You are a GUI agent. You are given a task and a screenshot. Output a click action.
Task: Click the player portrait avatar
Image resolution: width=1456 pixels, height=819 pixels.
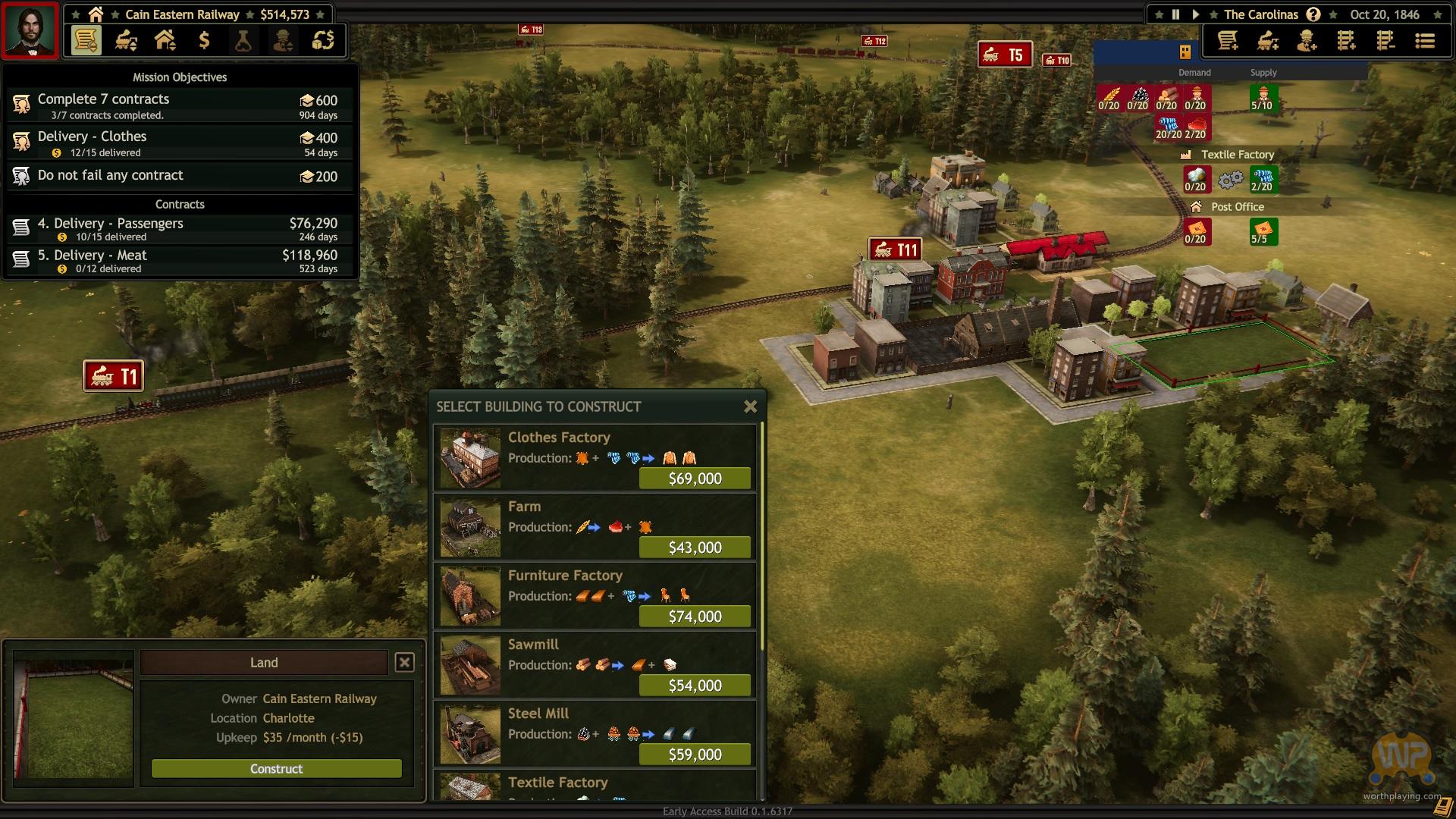tap(30, 30)
